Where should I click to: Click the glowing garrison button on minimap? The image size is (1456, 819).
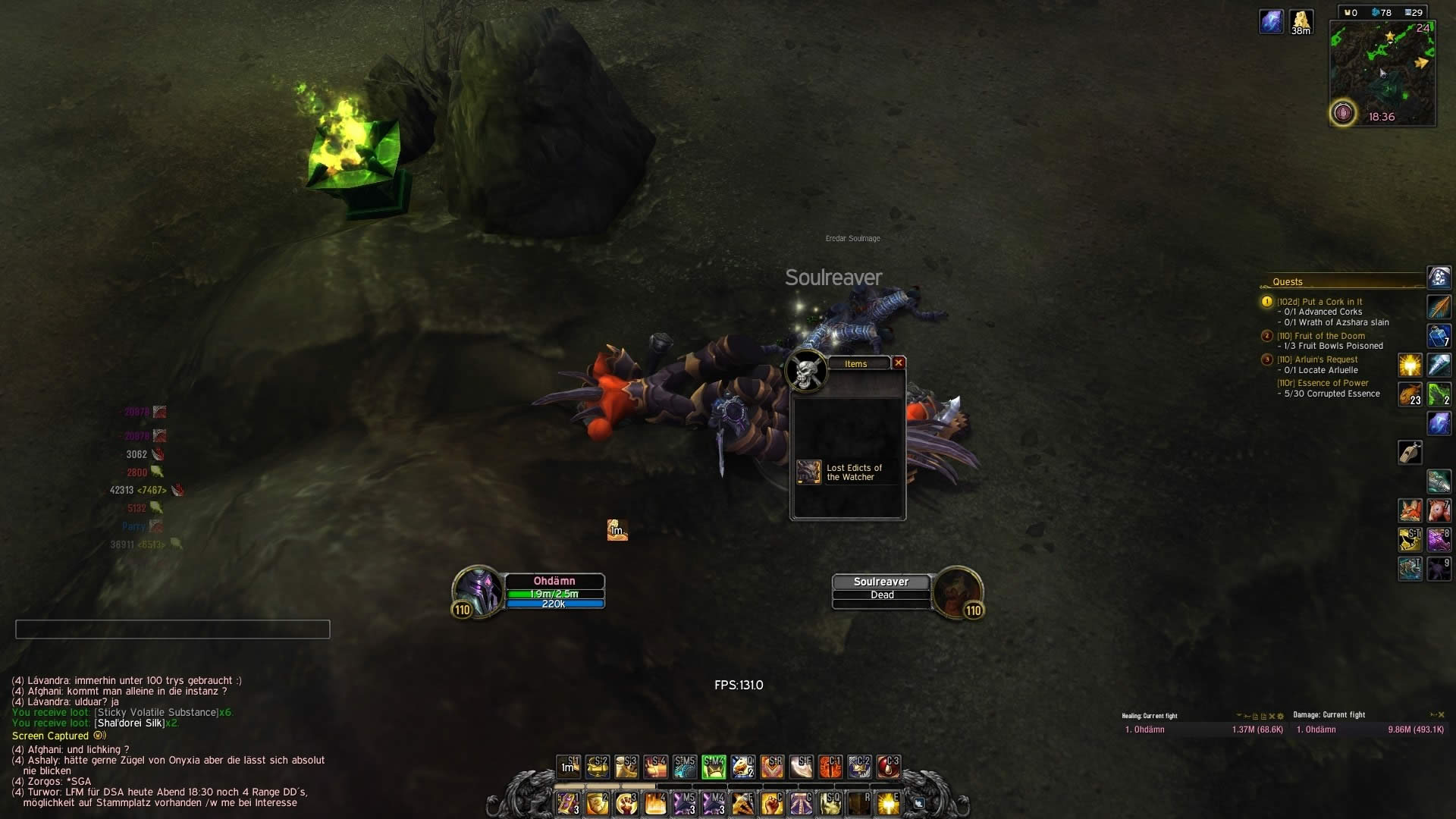click(x=1343, y=114)
